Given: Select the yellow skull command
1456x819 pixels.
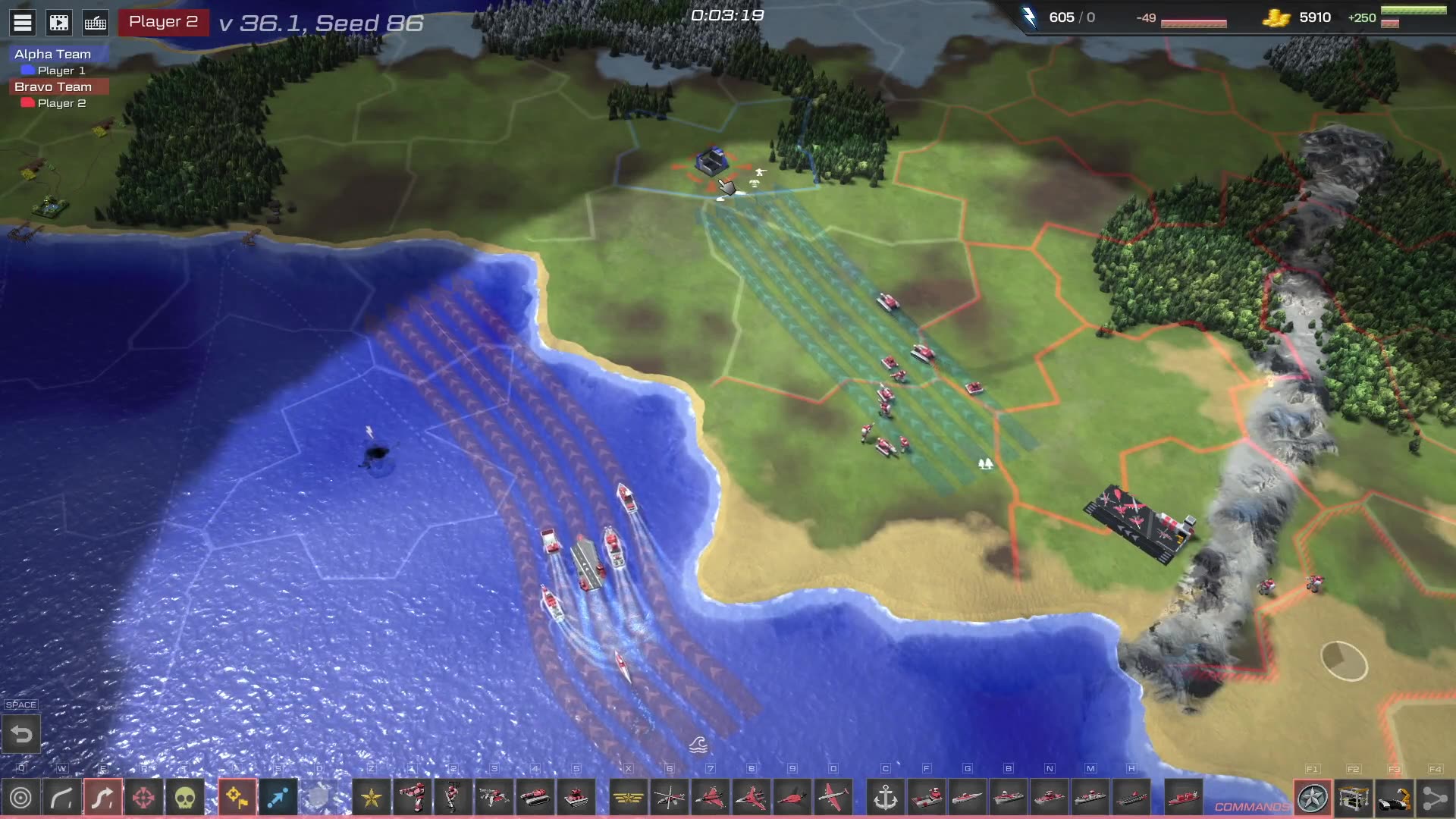Looking at the screenshot, I should click(x=185, y=798).
